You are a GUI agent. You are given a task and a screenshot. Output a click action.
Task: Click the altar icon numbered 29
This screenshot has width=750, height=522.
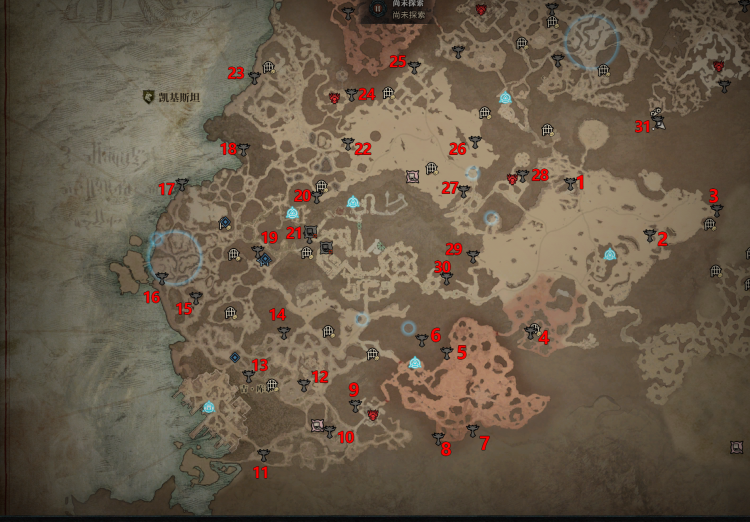coord(473,256)
